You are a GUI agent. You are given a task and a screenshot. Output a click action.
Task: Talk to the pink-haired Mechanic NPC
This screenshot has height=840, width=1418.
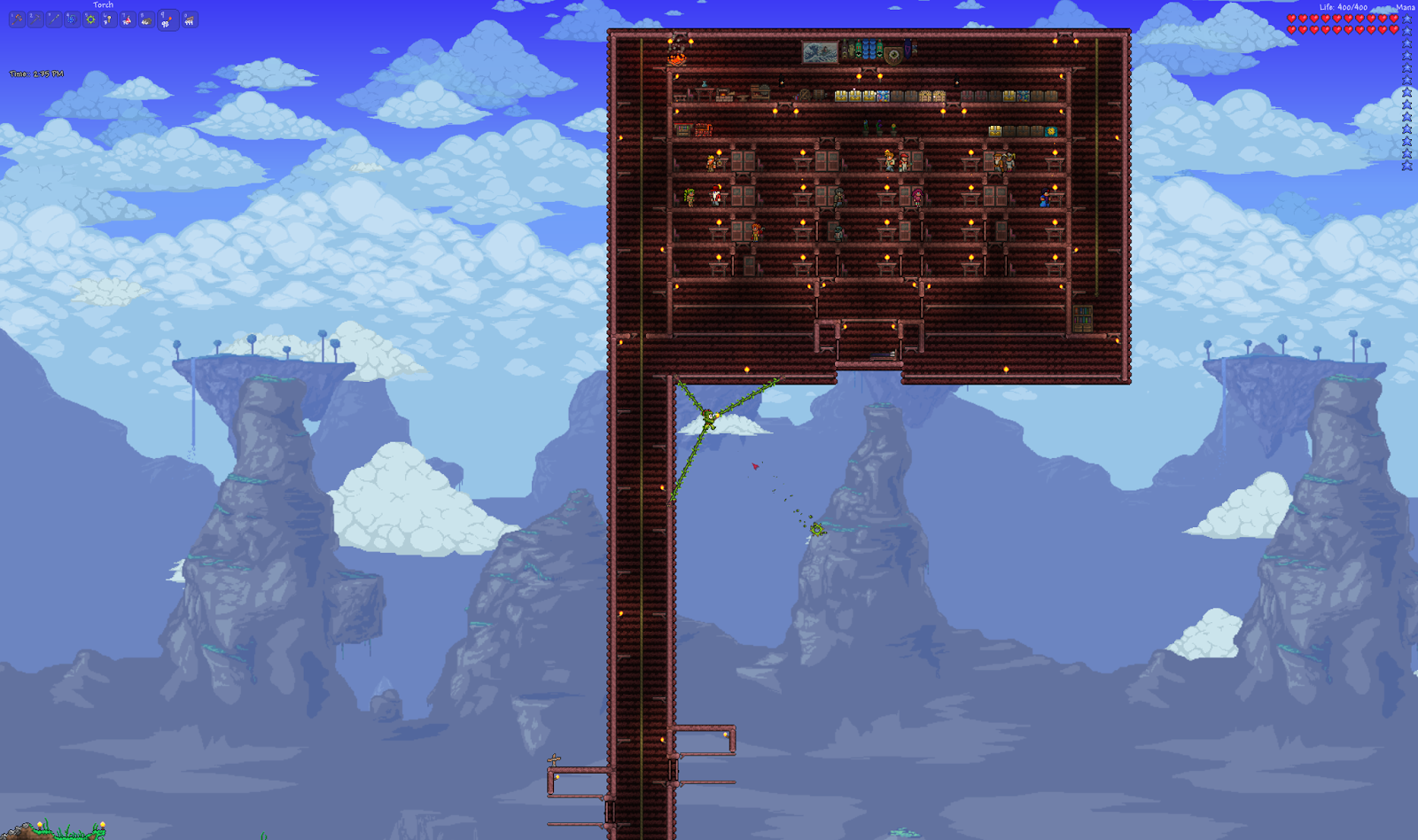[916, 195]
